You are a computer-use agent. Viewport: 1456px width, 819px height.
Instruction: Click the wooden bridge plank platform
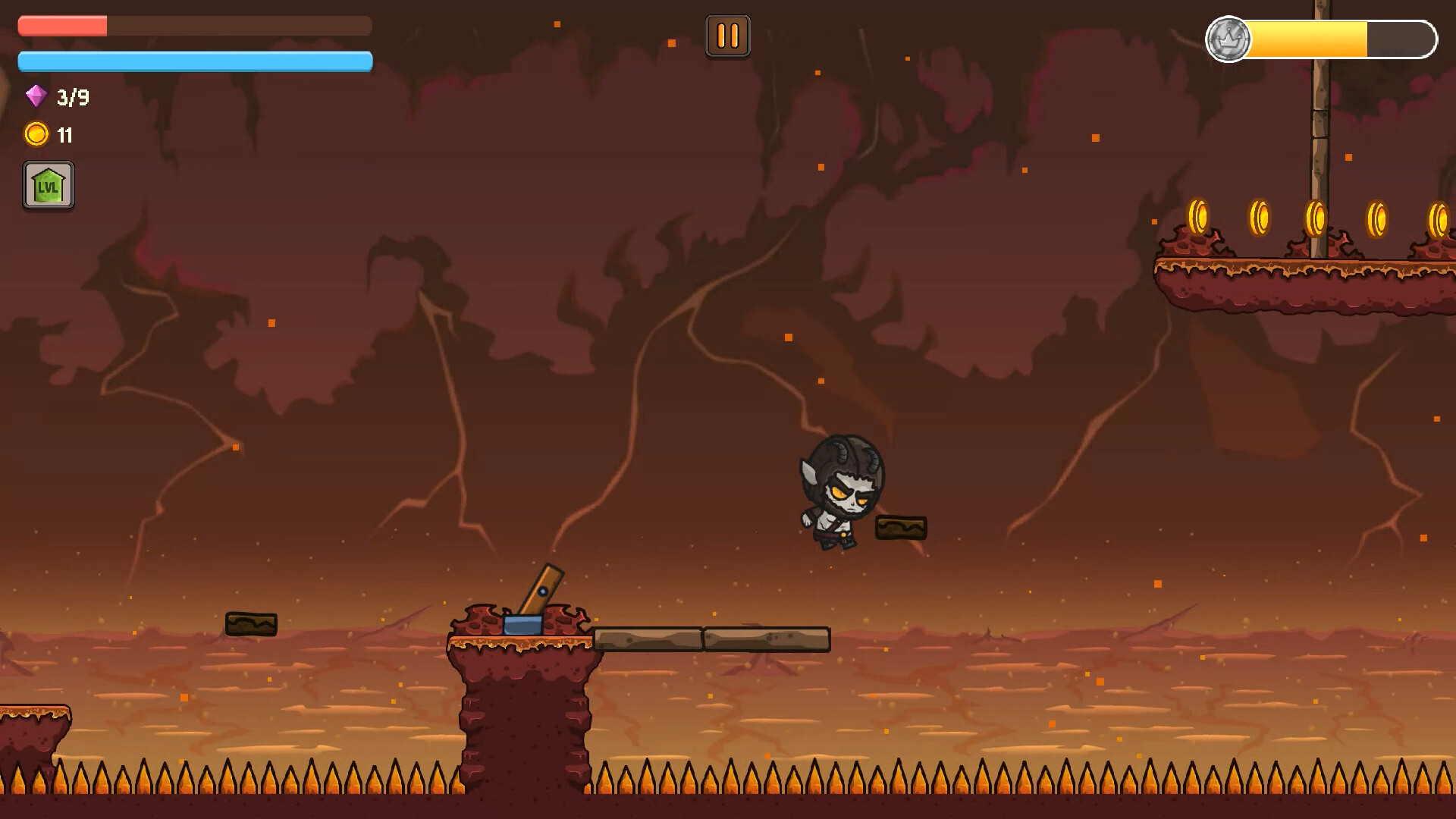[x=713, y=639]
